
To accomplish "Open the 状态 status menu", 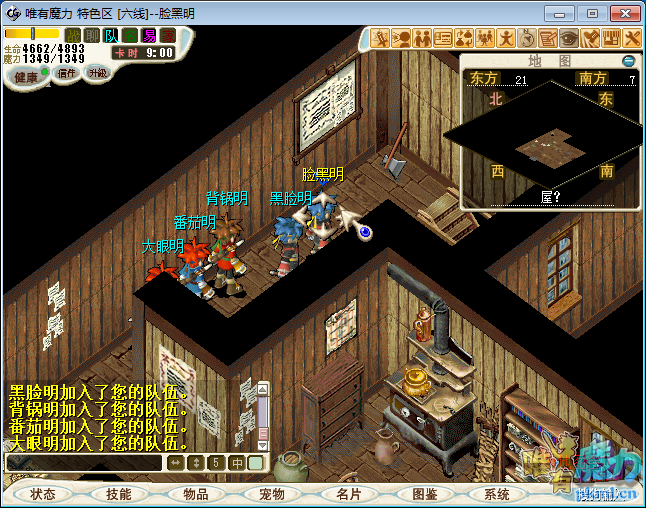I will pyautogui.click(x=43, y=494).
